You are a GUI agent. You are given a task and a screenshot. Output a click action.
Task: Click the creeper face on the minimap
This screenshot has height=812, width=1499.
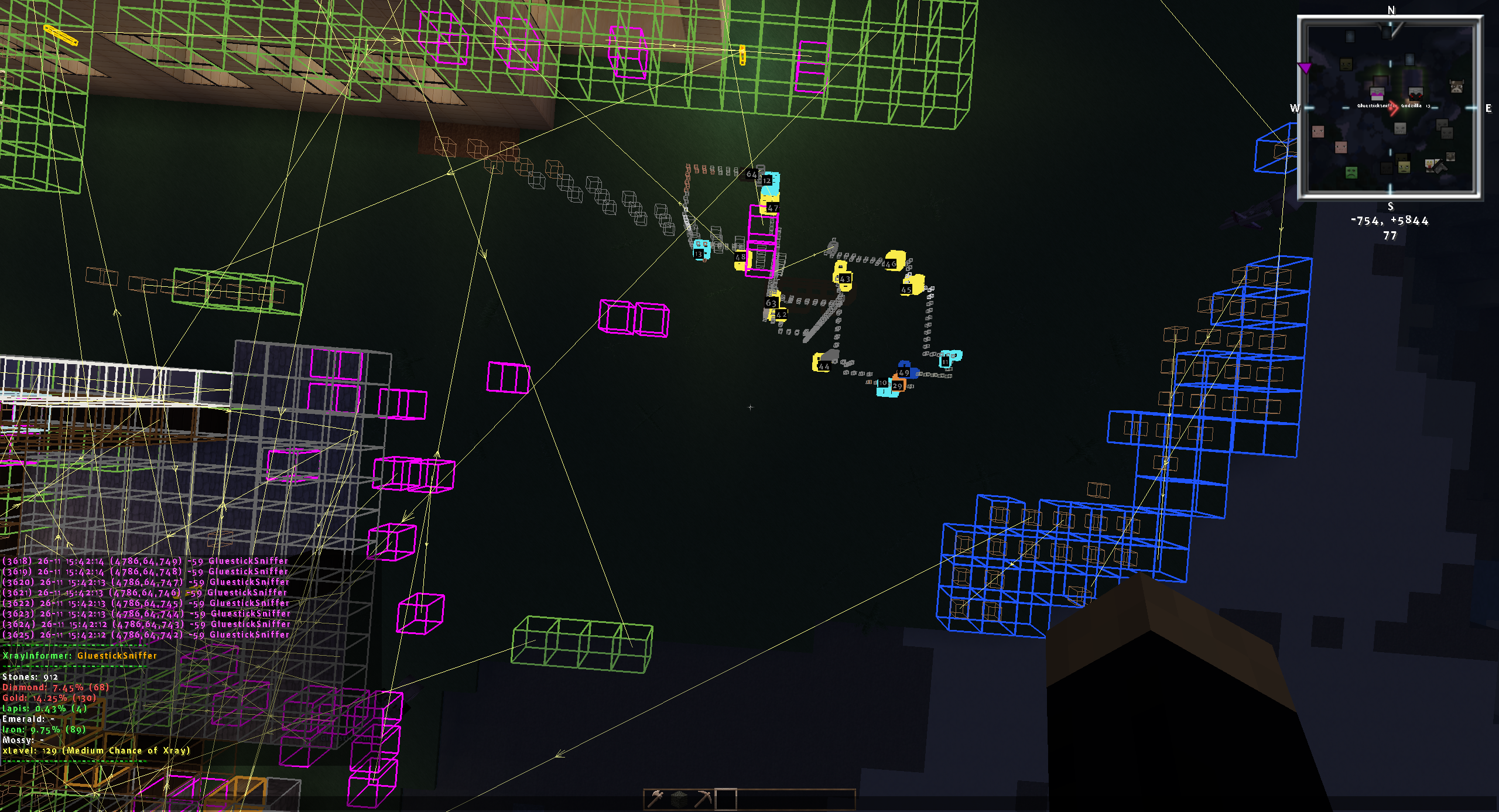click(1351, 172)
